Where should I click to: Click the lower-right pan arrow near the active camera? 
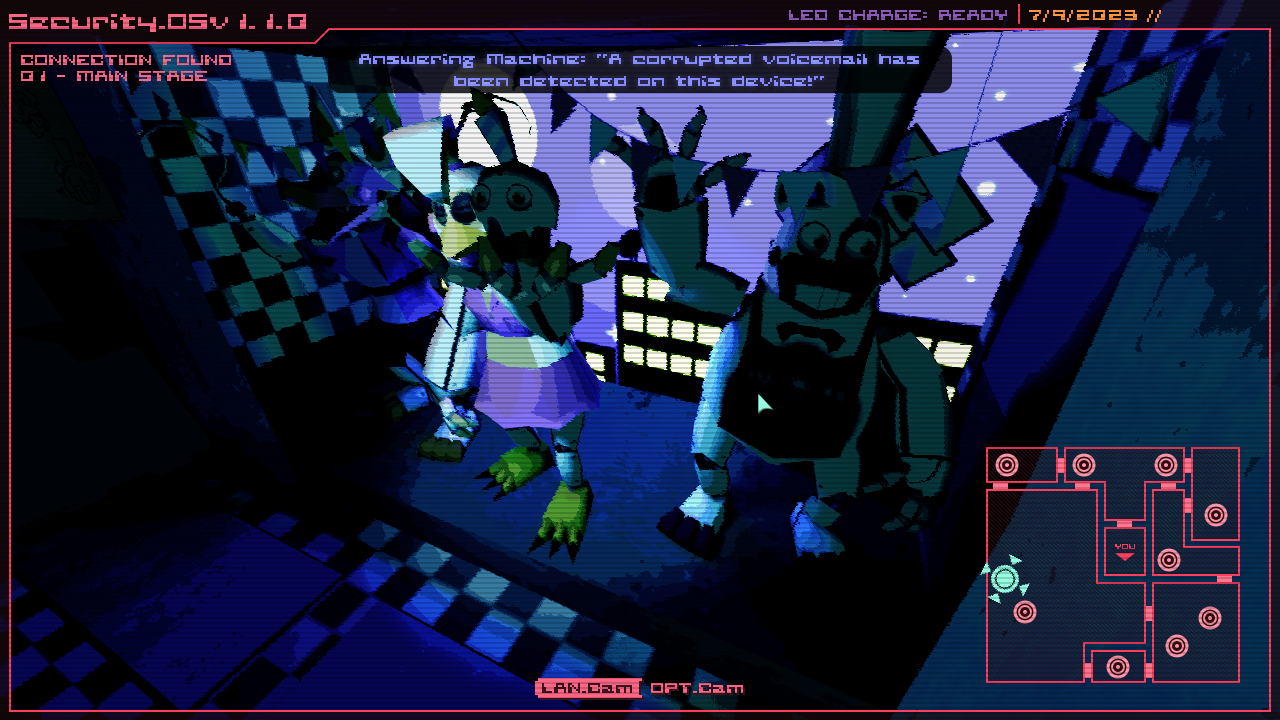coord(1022,589)
